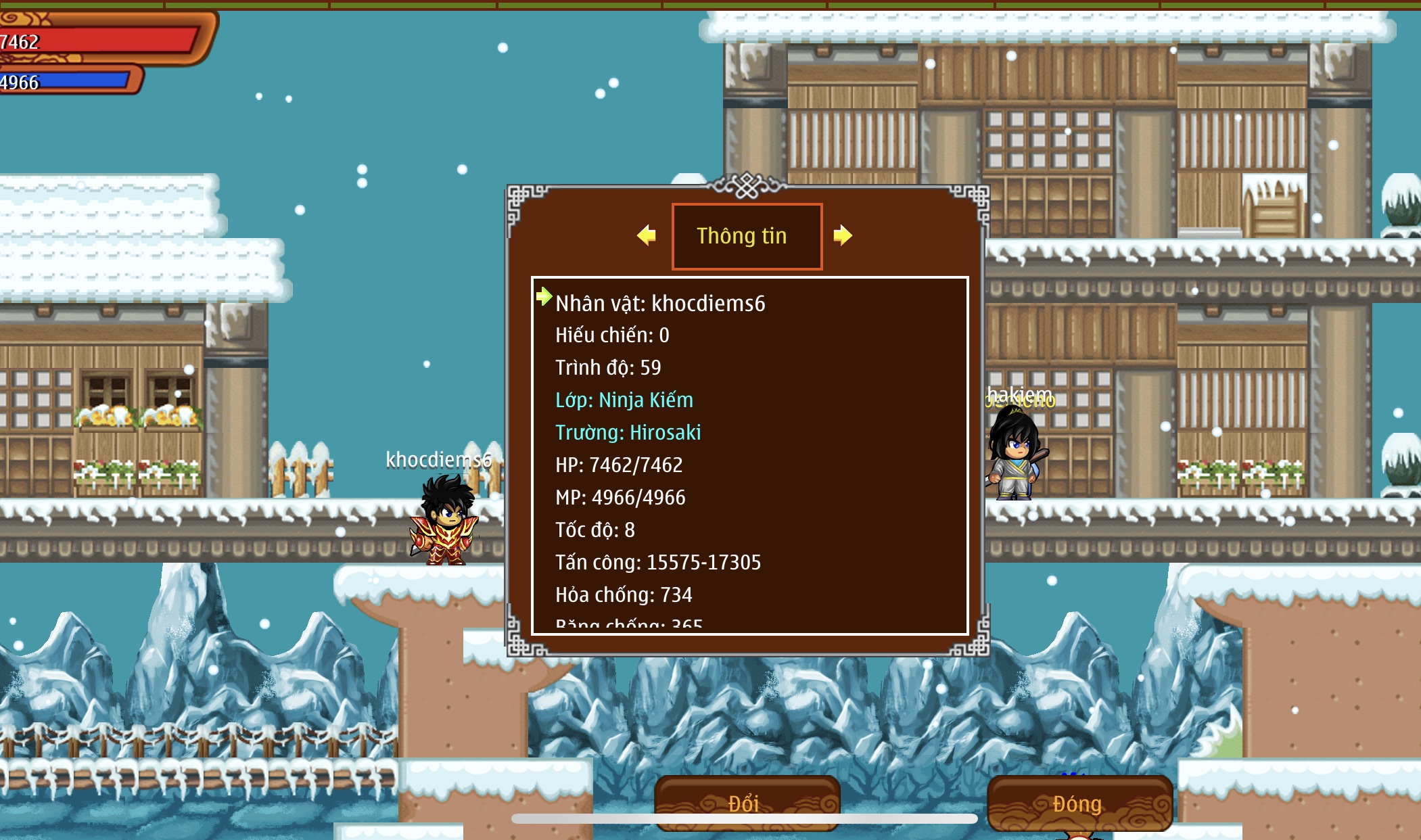Image resolution: width=1421 pixels, height=840 pixels.
Task: Select the Tấn công stat row
Action: [x=658, y=563]
